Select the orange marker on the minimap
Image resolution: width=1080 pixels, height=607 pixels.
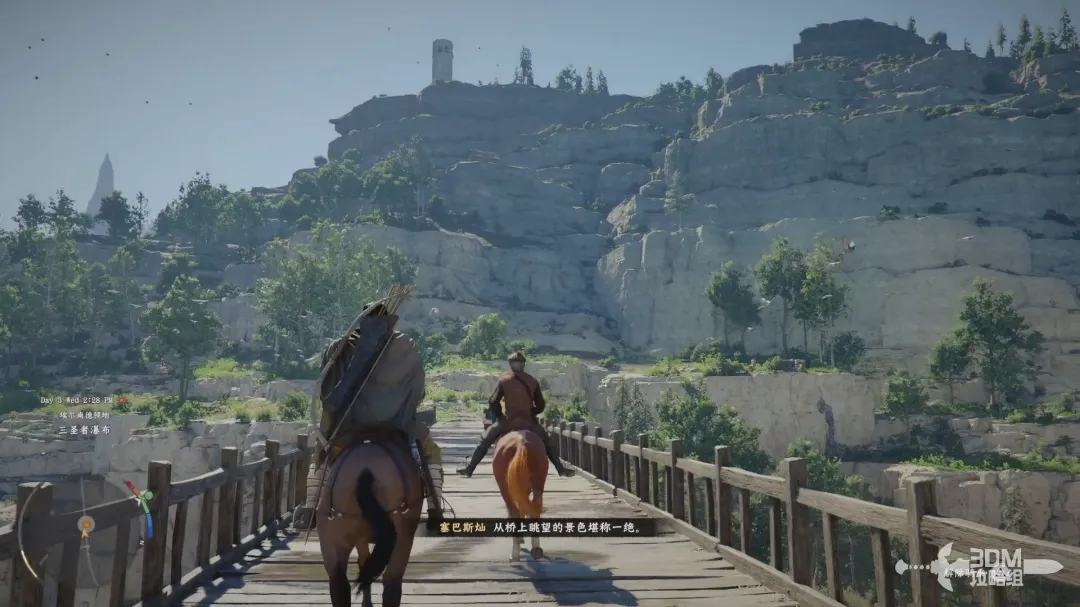(87, 523)
